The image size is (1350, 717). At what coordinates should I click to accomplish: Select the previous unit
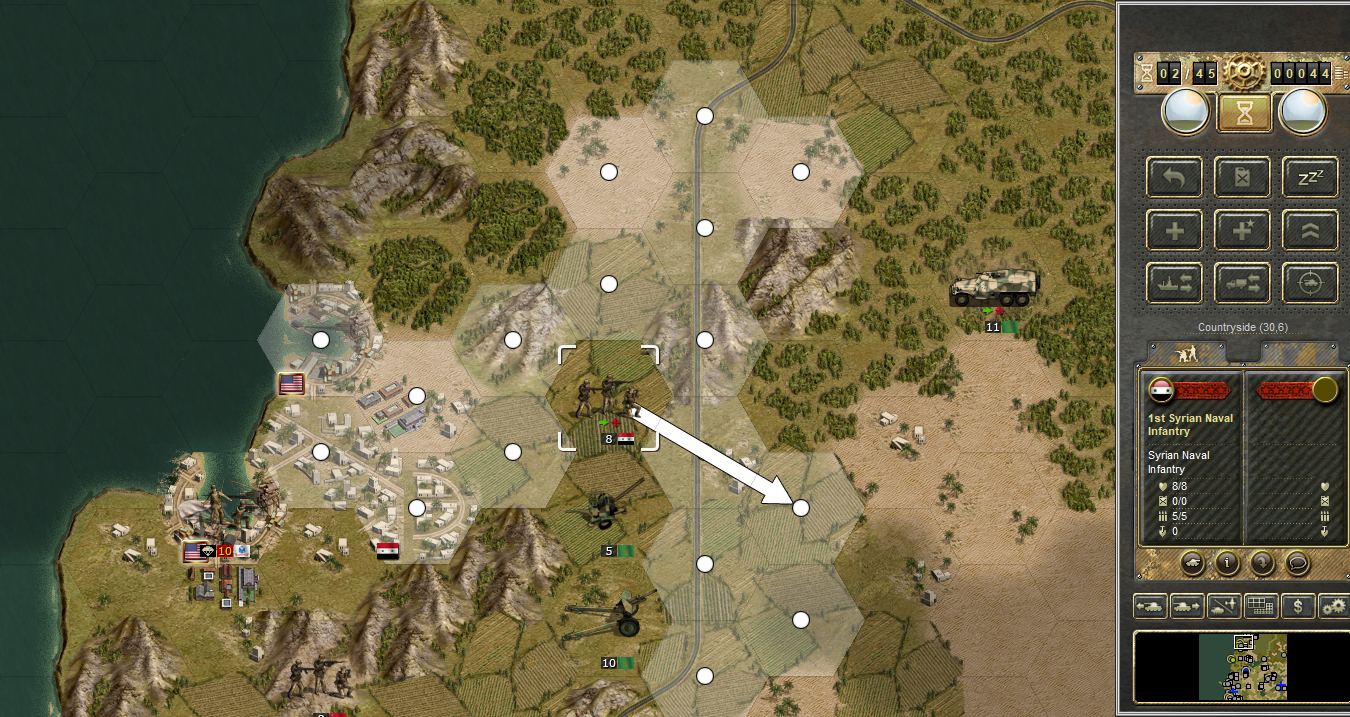pyautogui.click(x=1150, y=606)
